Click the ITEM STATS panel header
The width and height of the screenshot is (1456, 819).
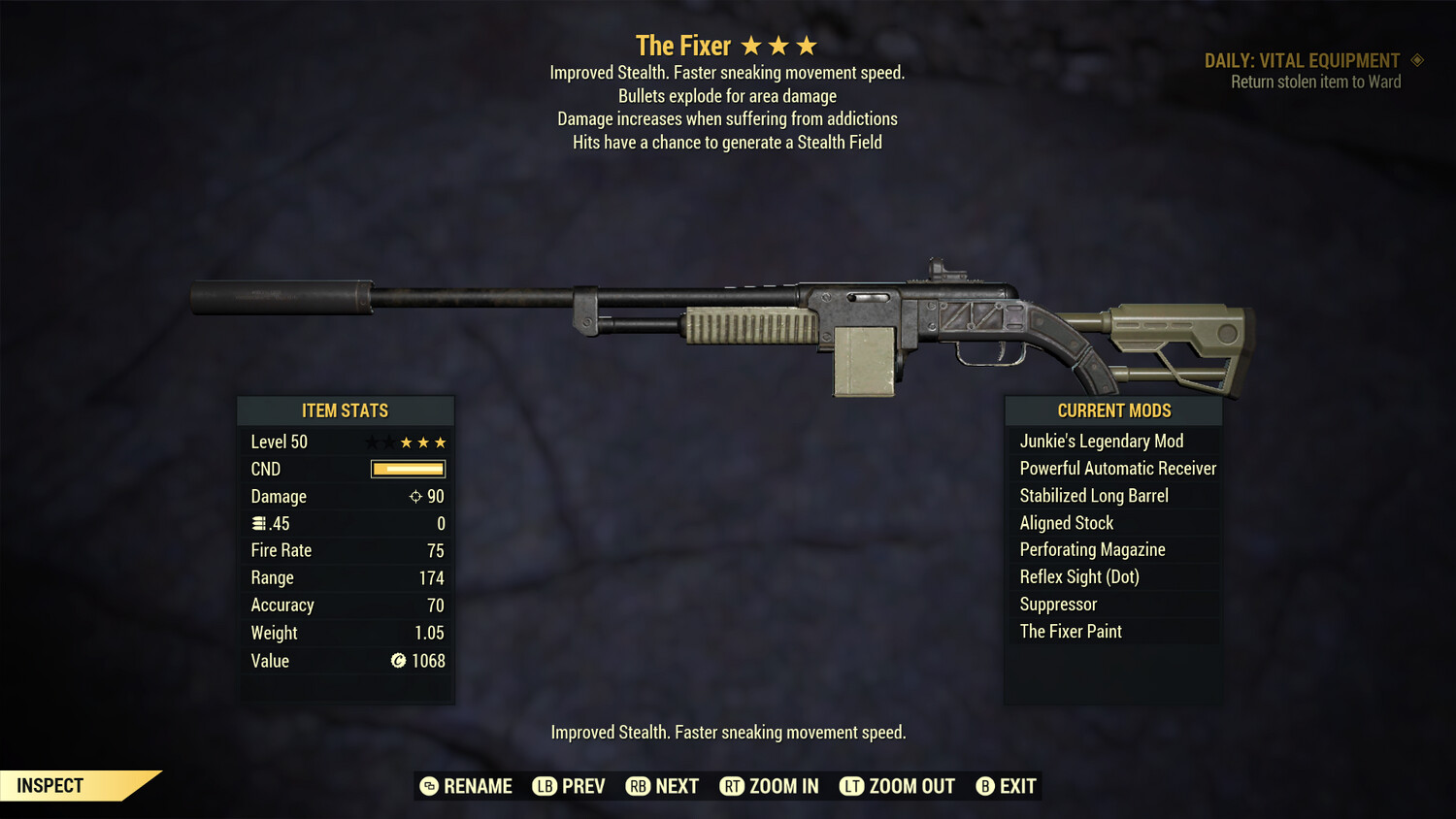tap(346, 410)
